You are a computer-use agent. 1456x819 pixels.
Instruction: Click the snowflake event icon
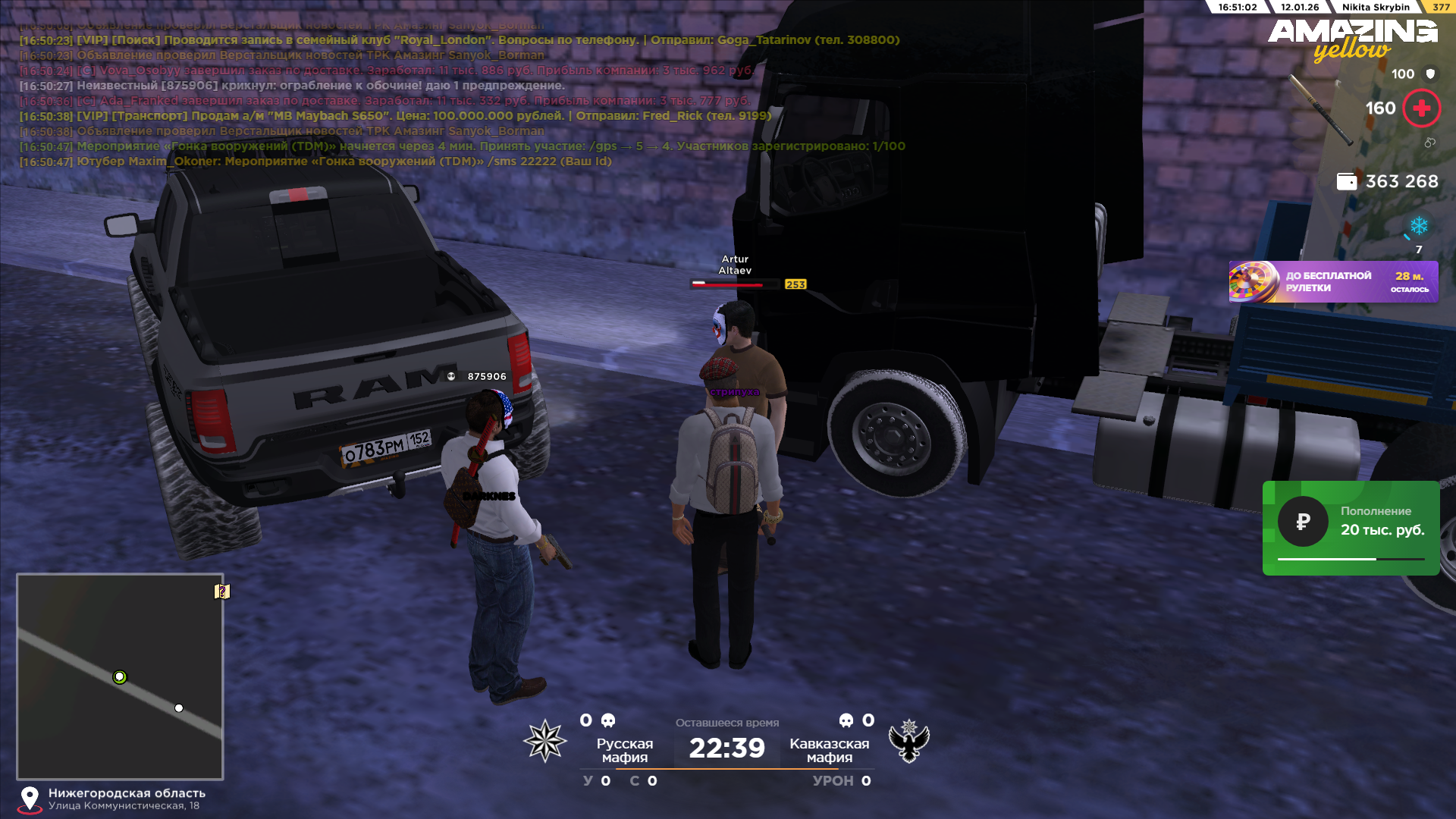[1418, 226]
